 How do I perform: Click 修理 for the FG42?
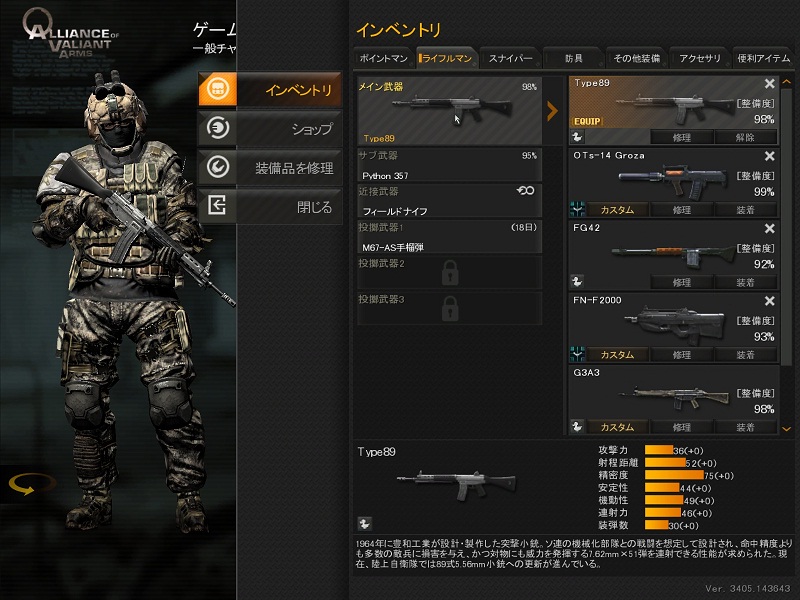pyautogui.click(x=682, y=283)
